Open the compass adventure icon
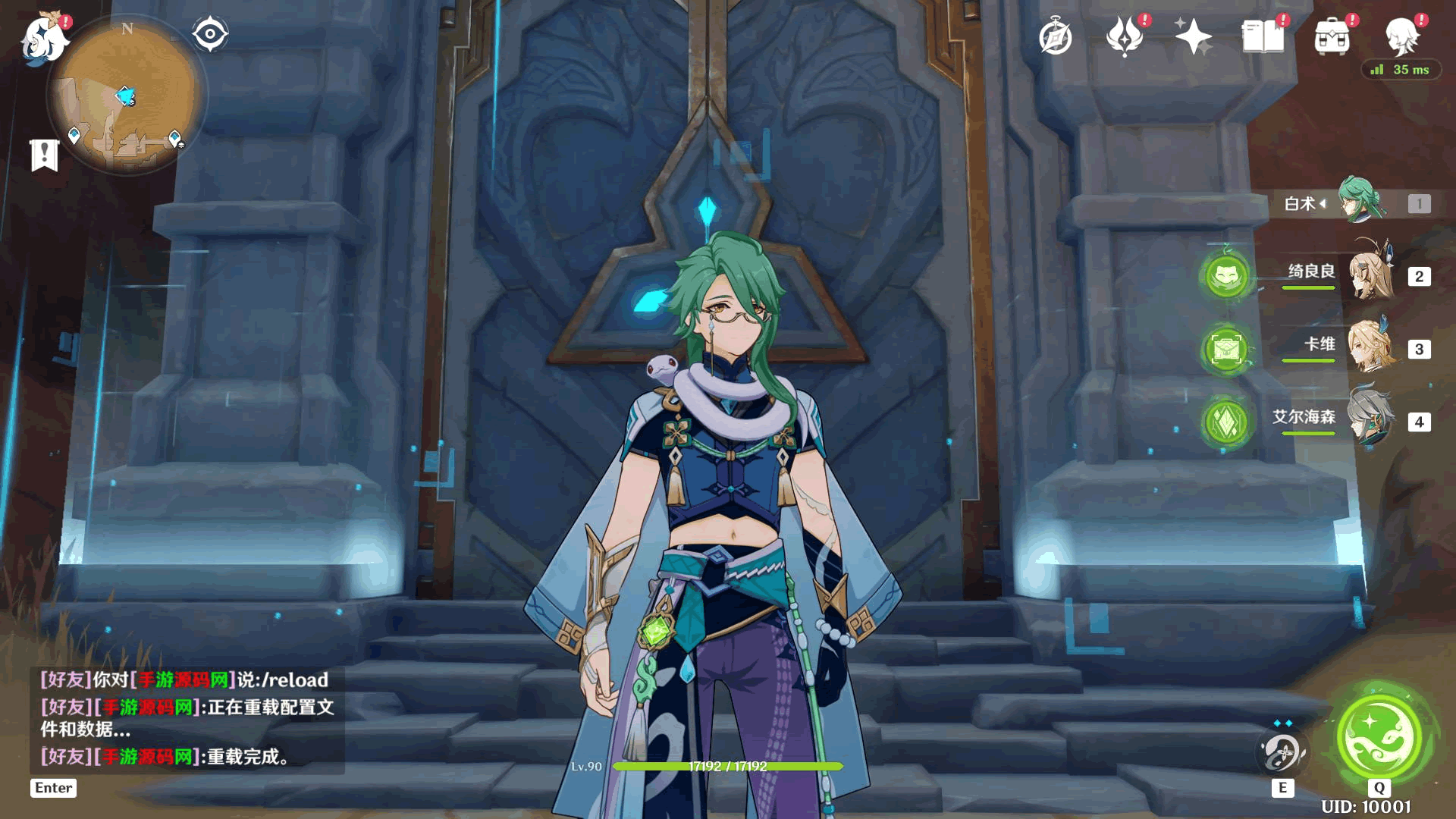1456x819 pixels. coord(1056,37)
